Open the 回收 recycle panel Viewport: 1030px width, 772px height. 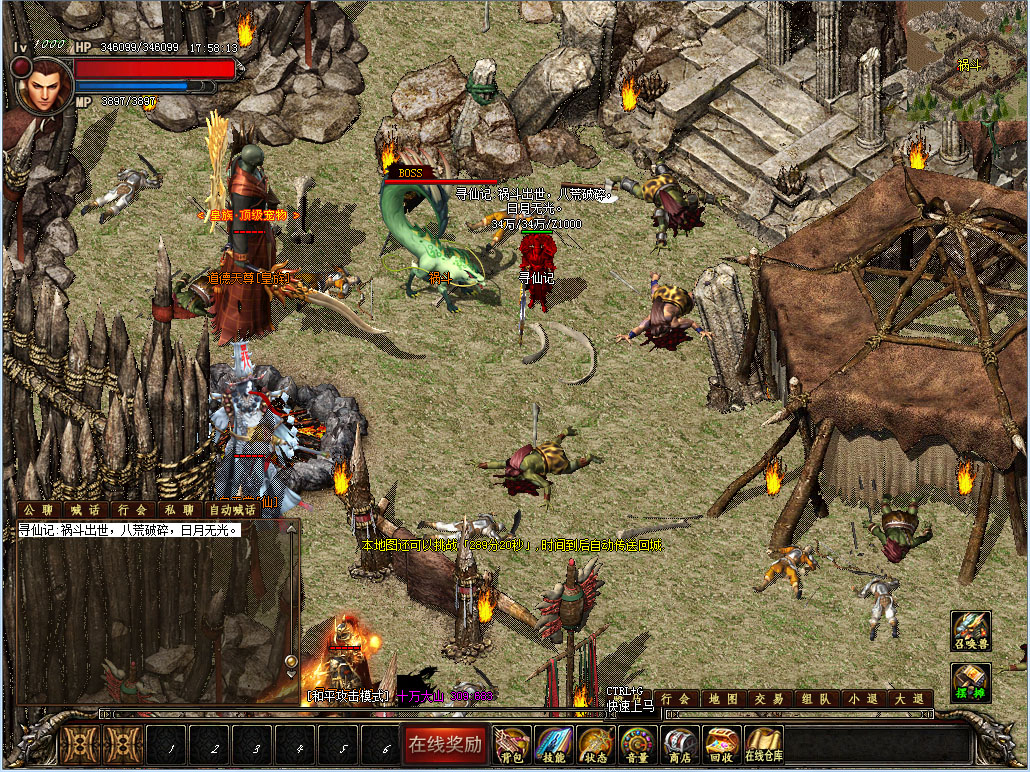click(722, 744)
